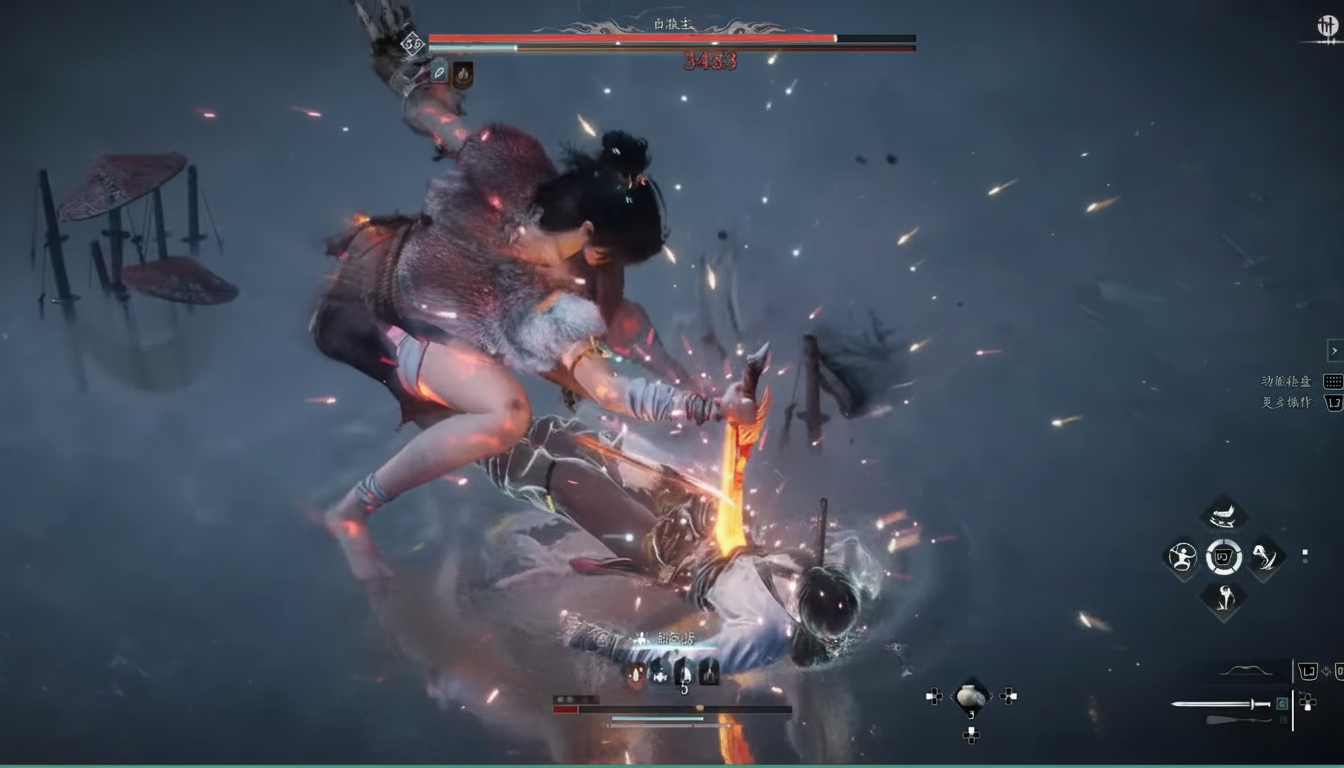Select the horse-riding skill on the wheel
This screenshot has width=1344, height=768.
(x=1222, y=514)
